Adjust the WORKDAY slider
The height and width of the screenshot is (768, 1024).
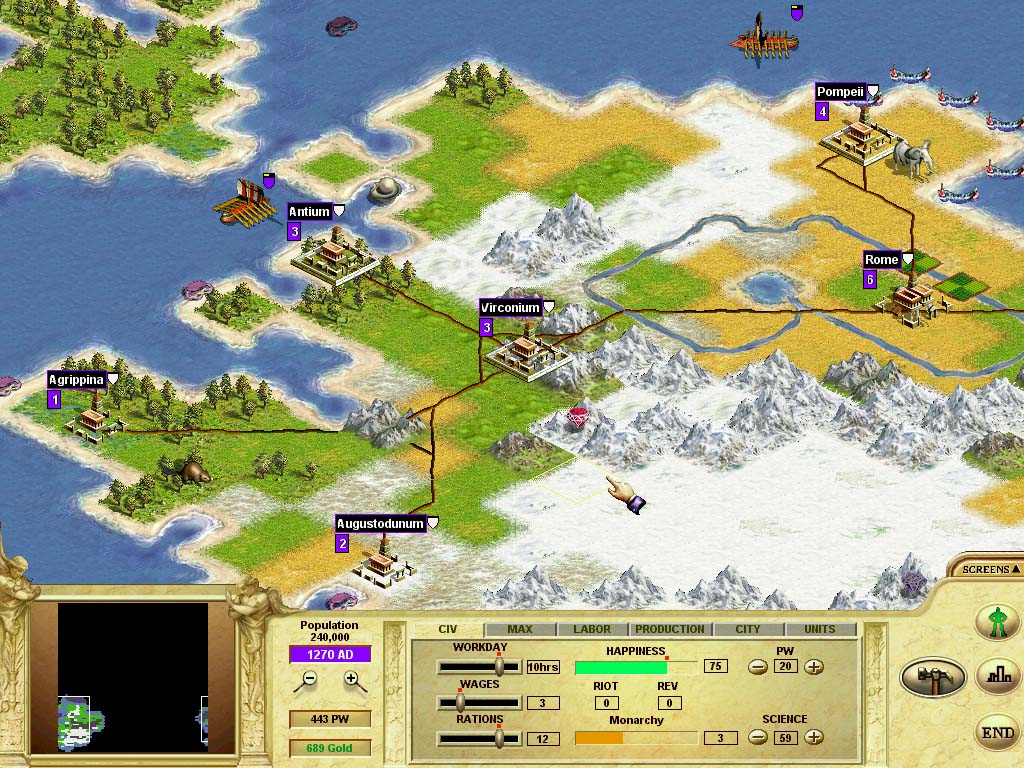point(499,667)
